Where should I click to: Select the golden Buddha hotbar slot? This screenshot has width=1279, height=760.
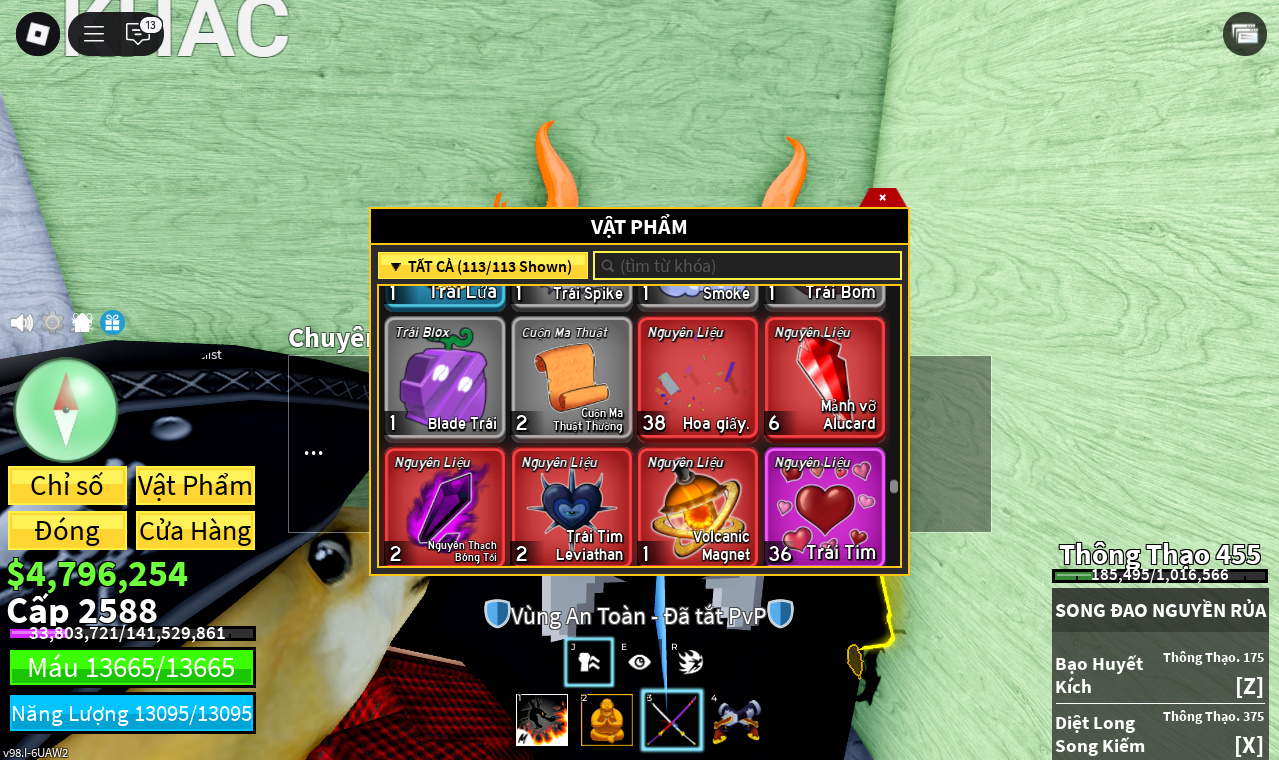click(607, 720)
